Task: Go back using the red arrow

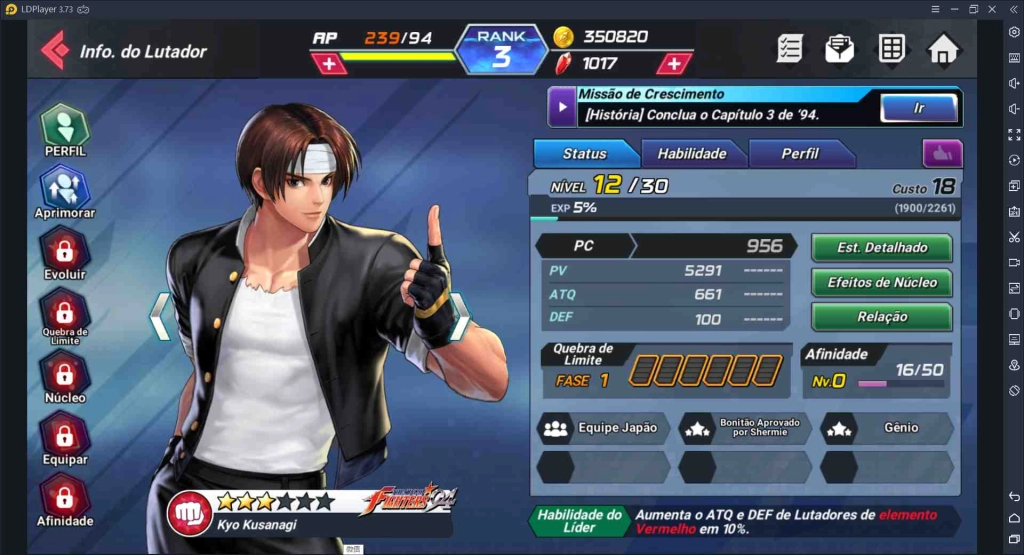Action: coord(54,50)
